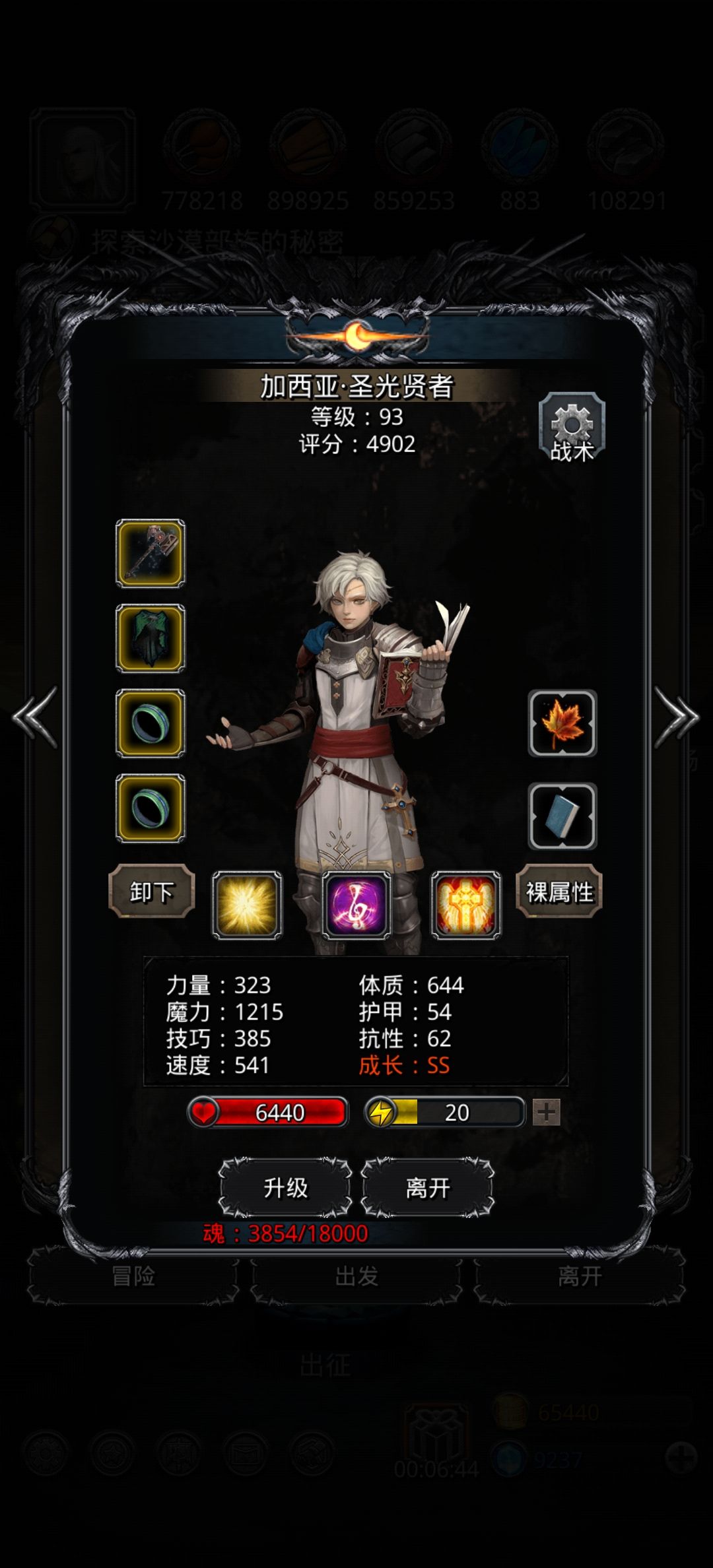This screenshot has height=1568, width=713.
Task: Show the next hero with right arrow
Action: tap(676, 717)
